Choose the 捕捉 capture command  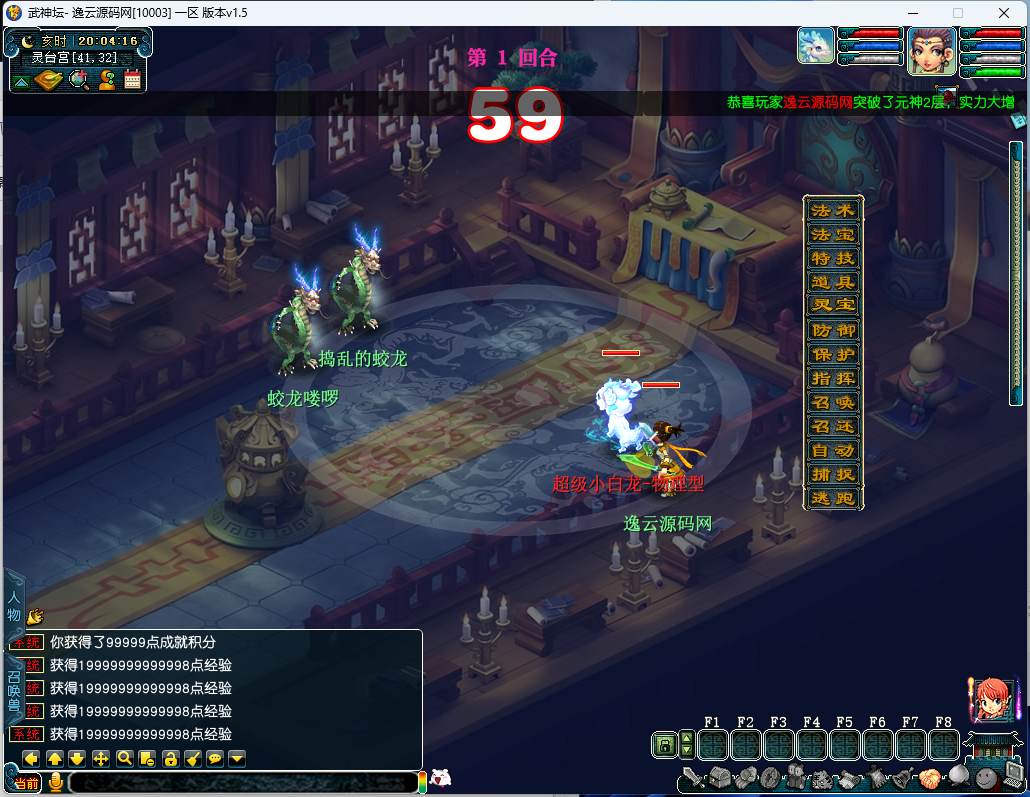coord(833,475)
